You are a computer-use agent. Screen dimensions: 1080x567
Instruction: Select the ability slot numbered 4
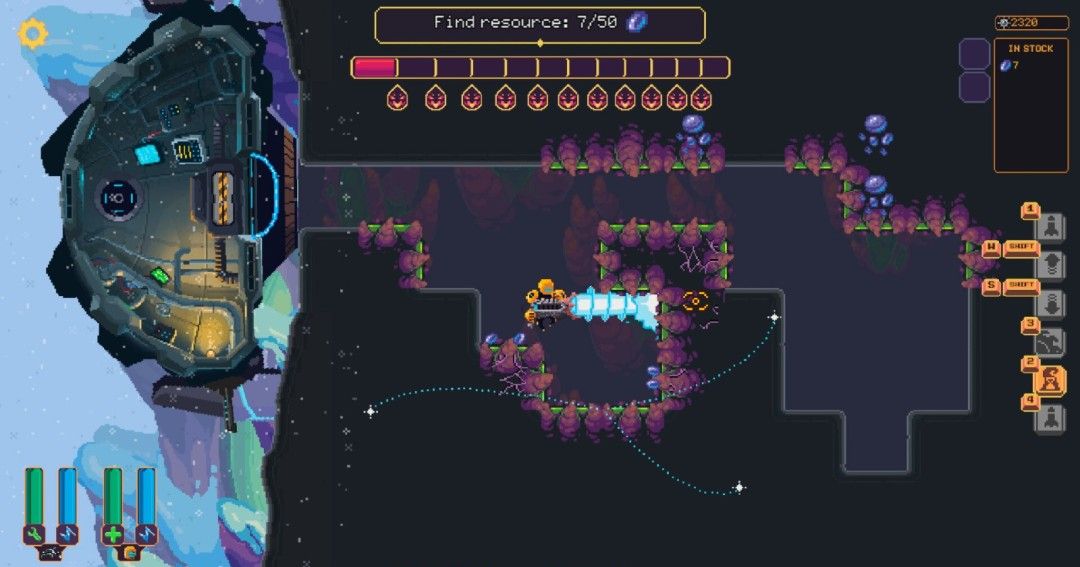(x=1049, y=418)
